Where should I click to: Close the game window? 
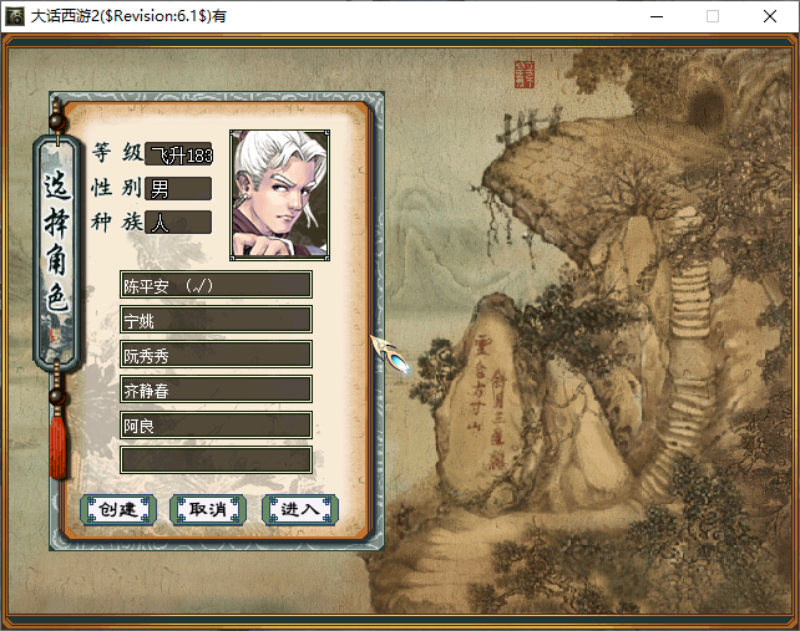click(769, 16)
